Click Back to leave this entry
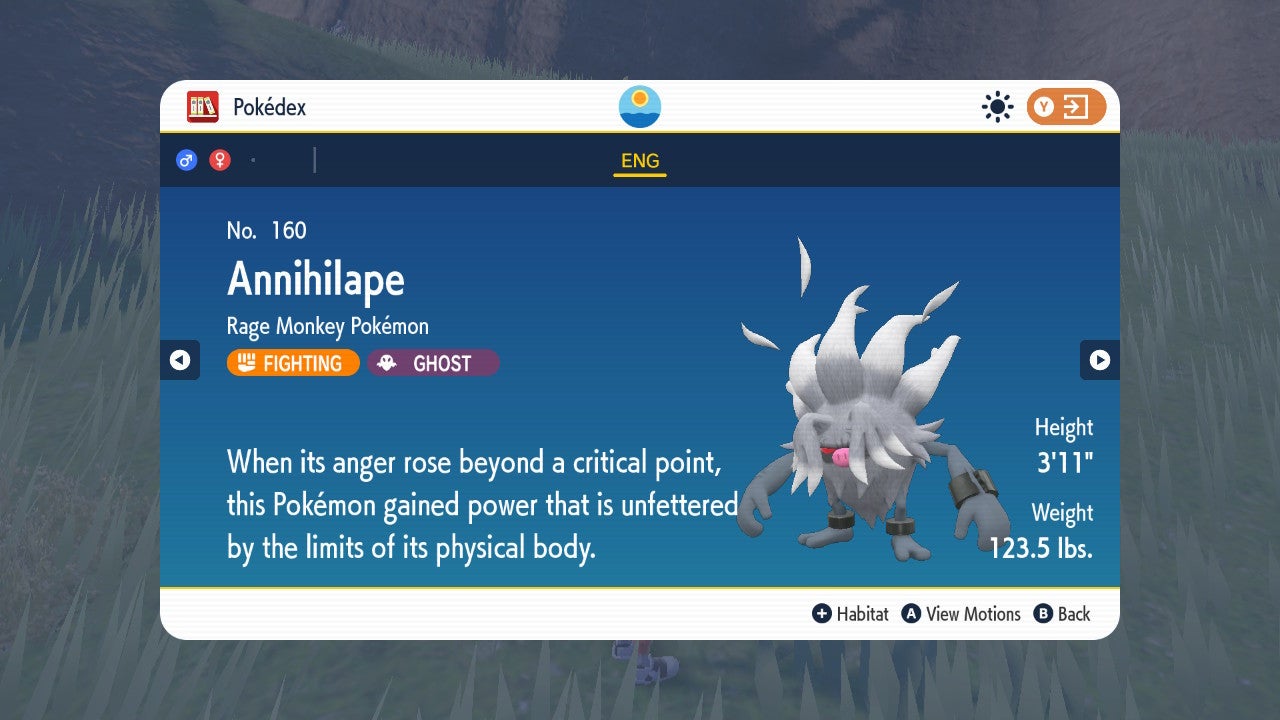1280x720 pixels. point(1062,614)
